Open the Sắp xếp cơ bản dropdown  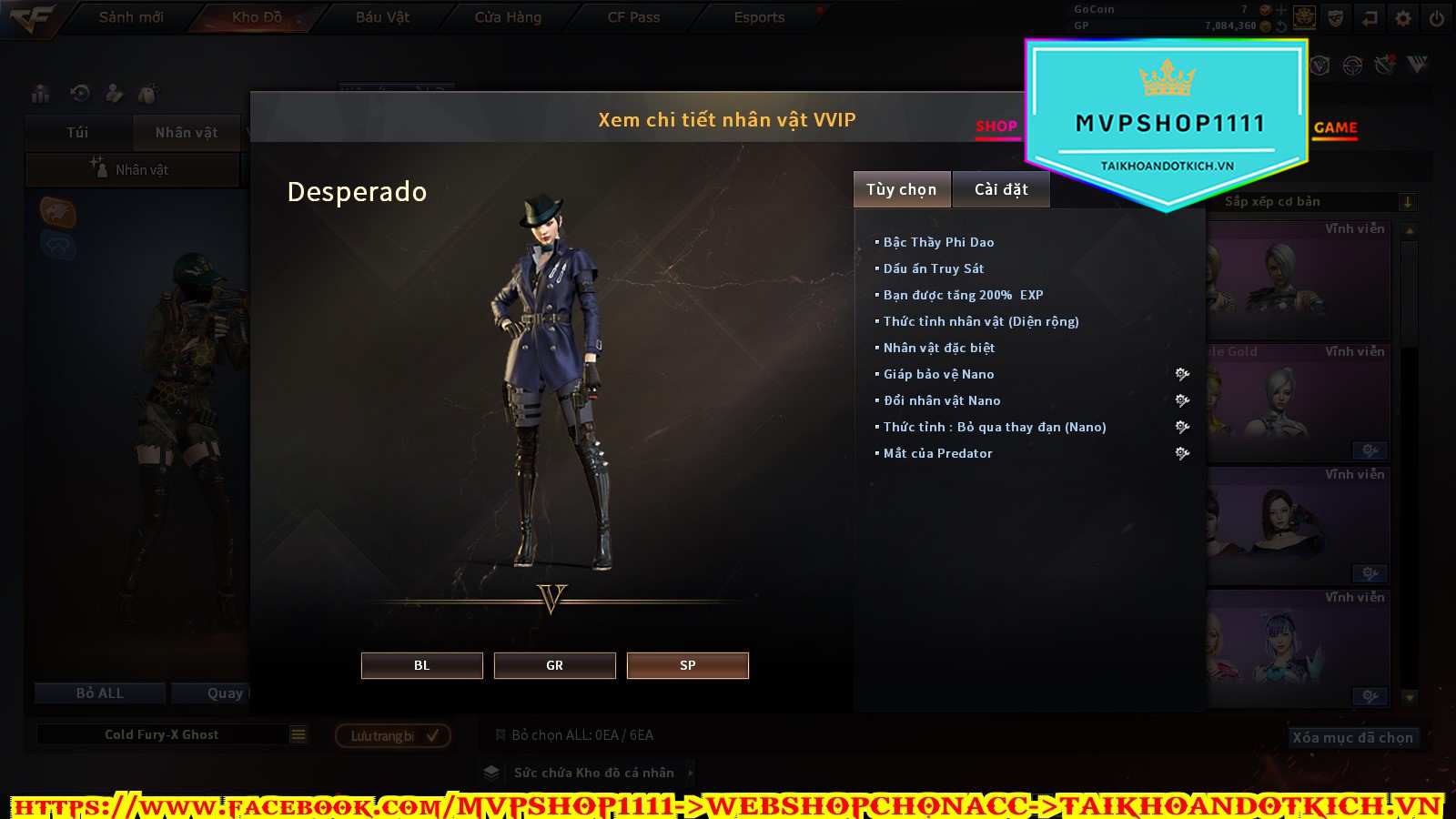[x=1407, y=202]
